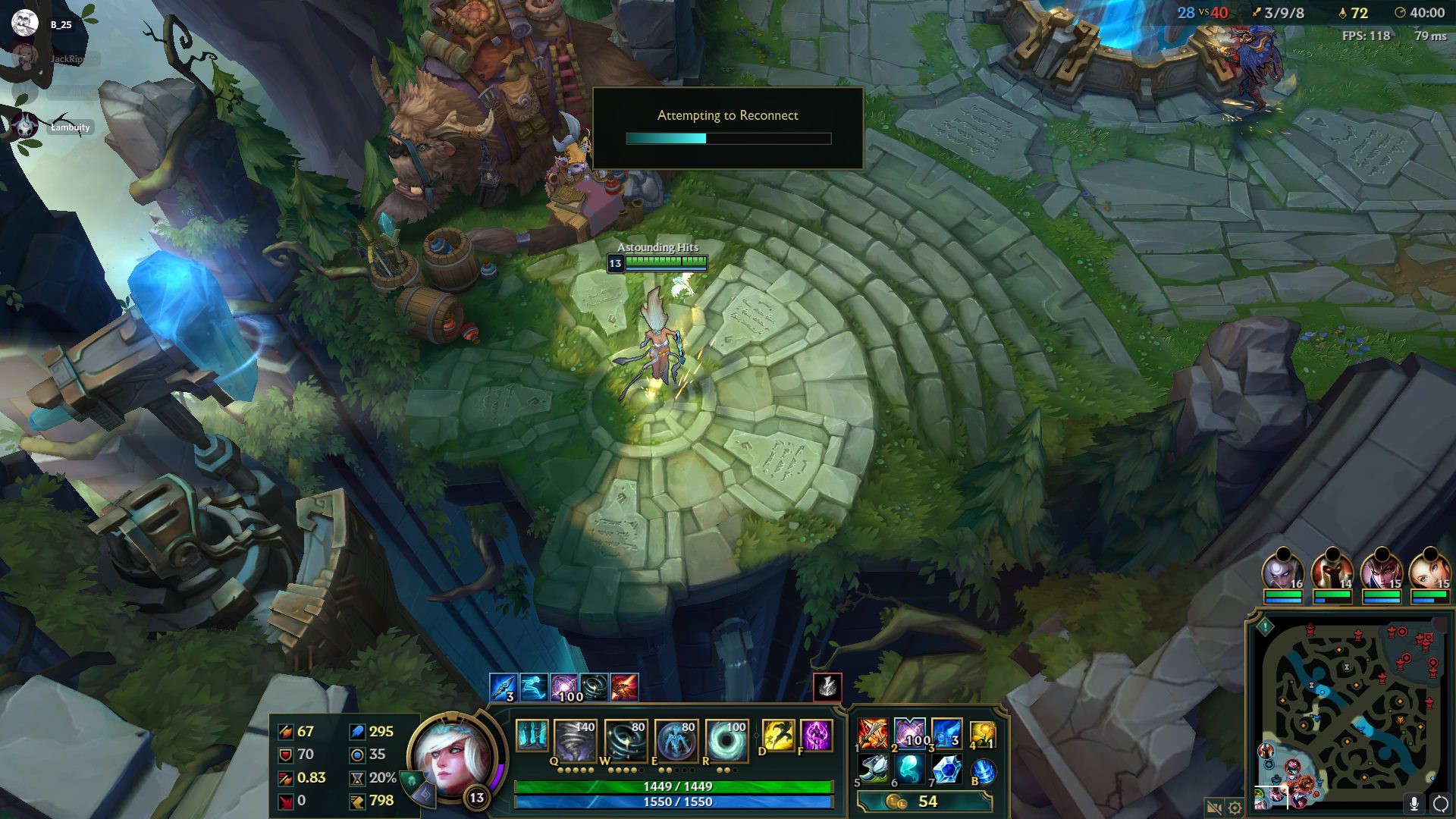Cast the yellow Flash summoner spell
The width and height of the screenshot is (1456, 819).
point(777,736)
